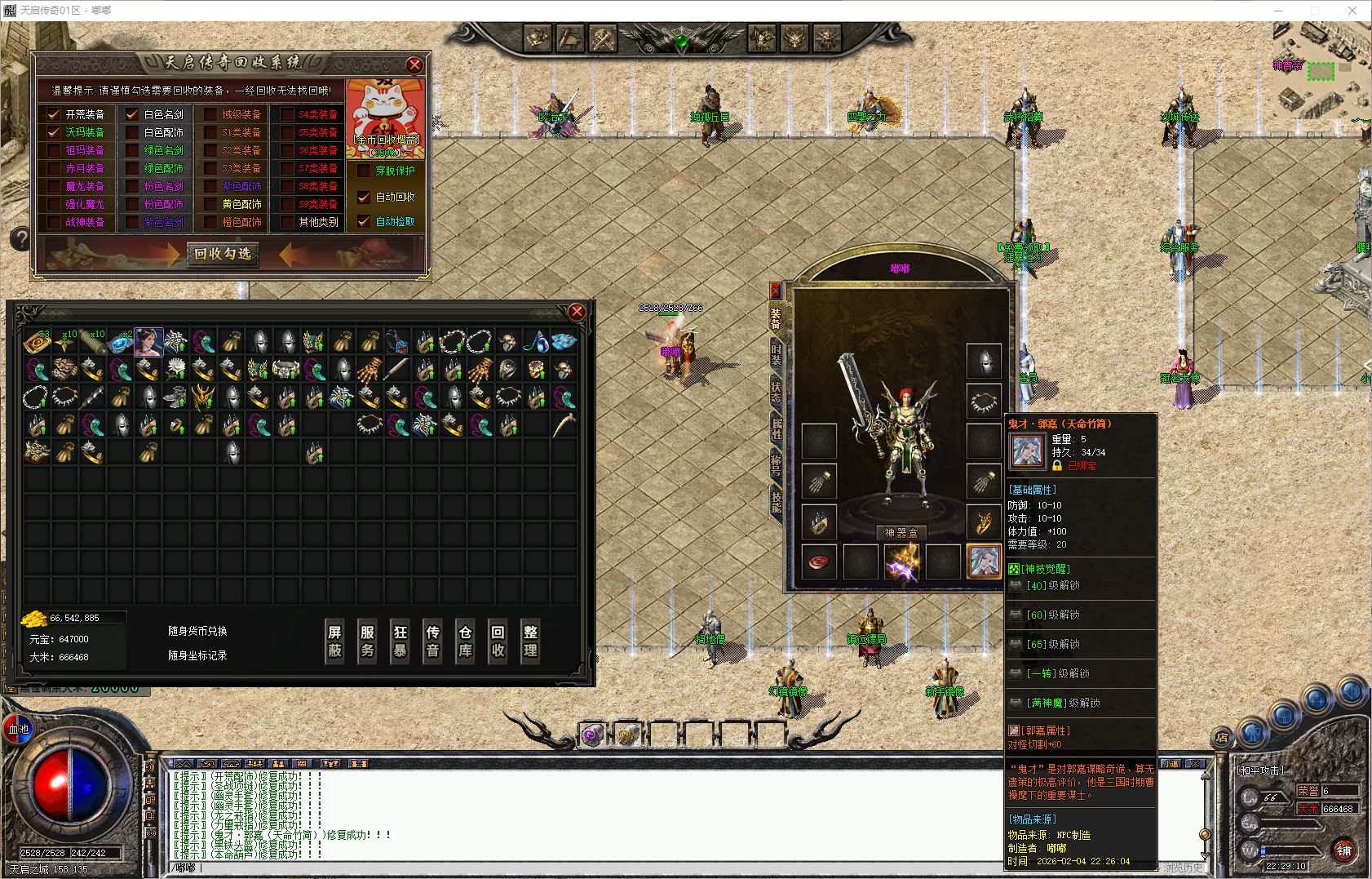Viewport: 1372px width, 879px height.
Task: Click the 回收 button in bag footer
Action: click(x=498, y=641)
